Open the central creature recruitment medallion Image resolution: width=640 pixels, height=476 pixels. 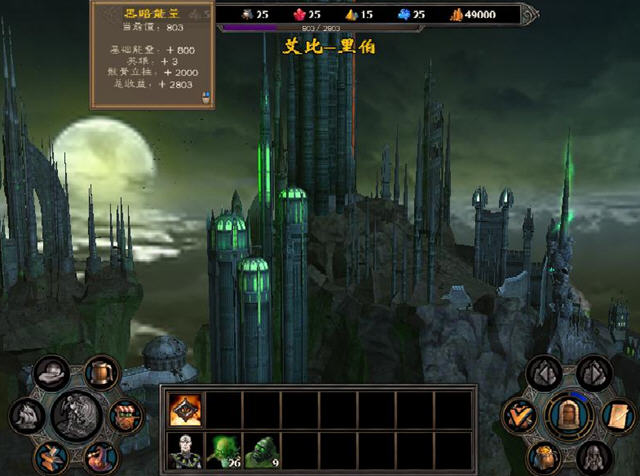point(76,414)
